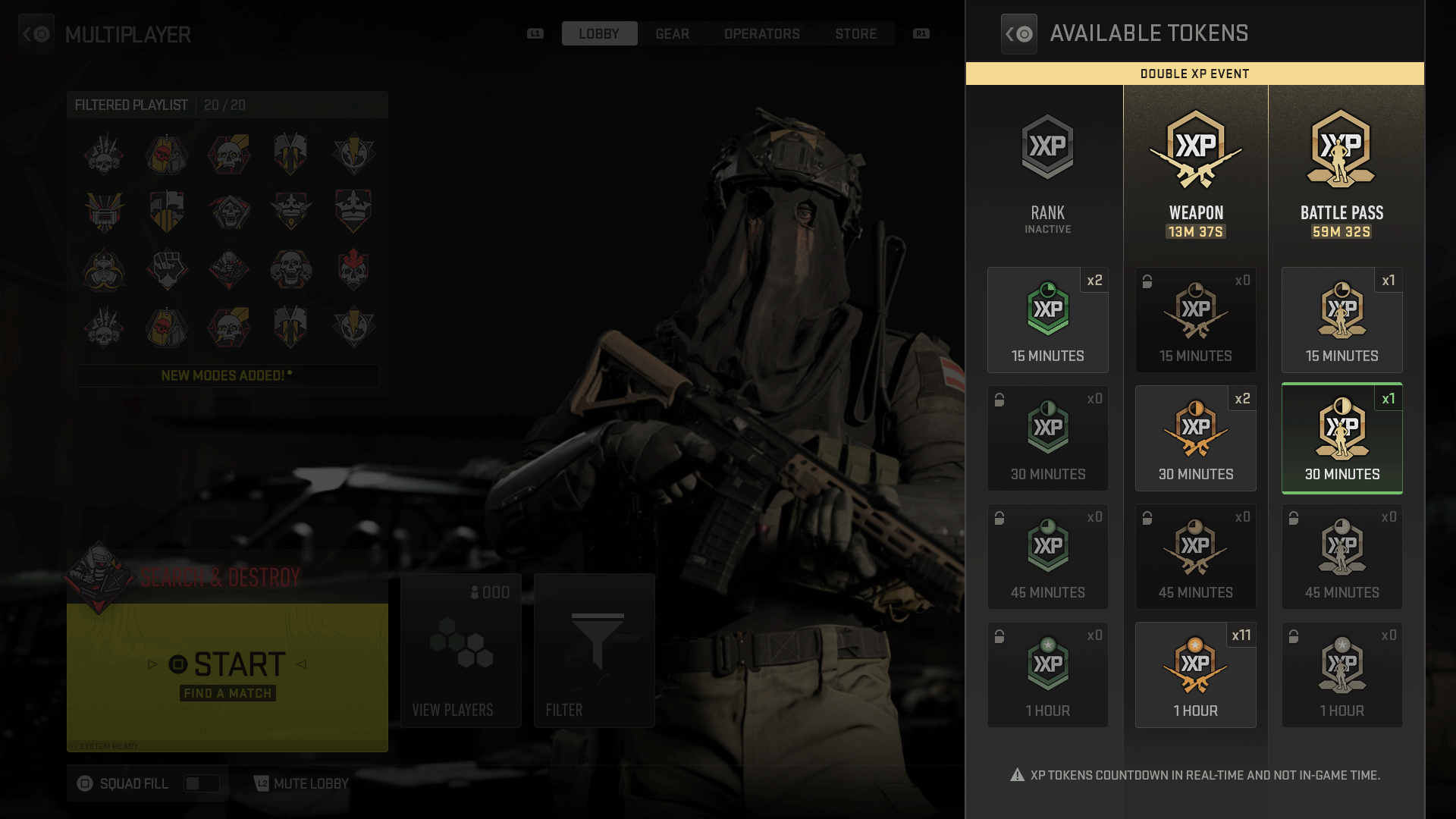This screenshot has height=819, width=1456.
Task: Toggle the Squad Fill switch
Action: pos(201,783)
